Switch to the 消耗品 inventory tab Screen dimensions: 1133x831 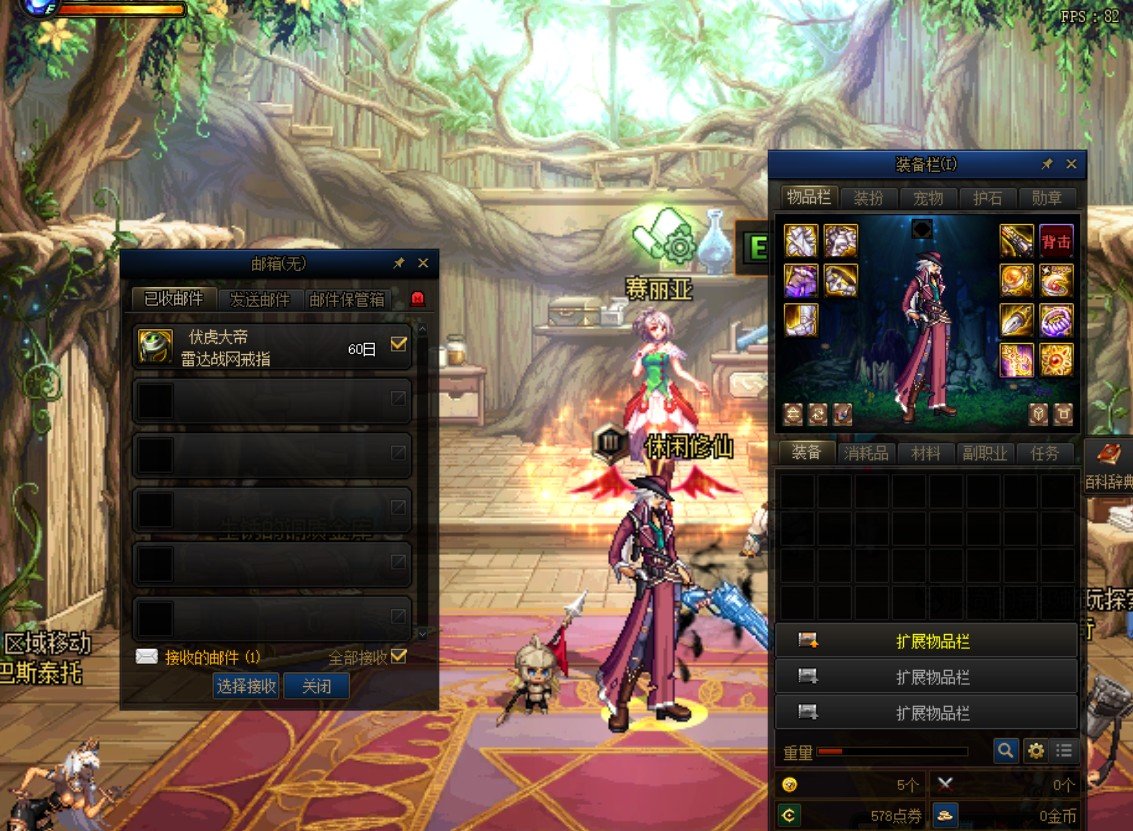pyautogui.click(x=866, y=453)
